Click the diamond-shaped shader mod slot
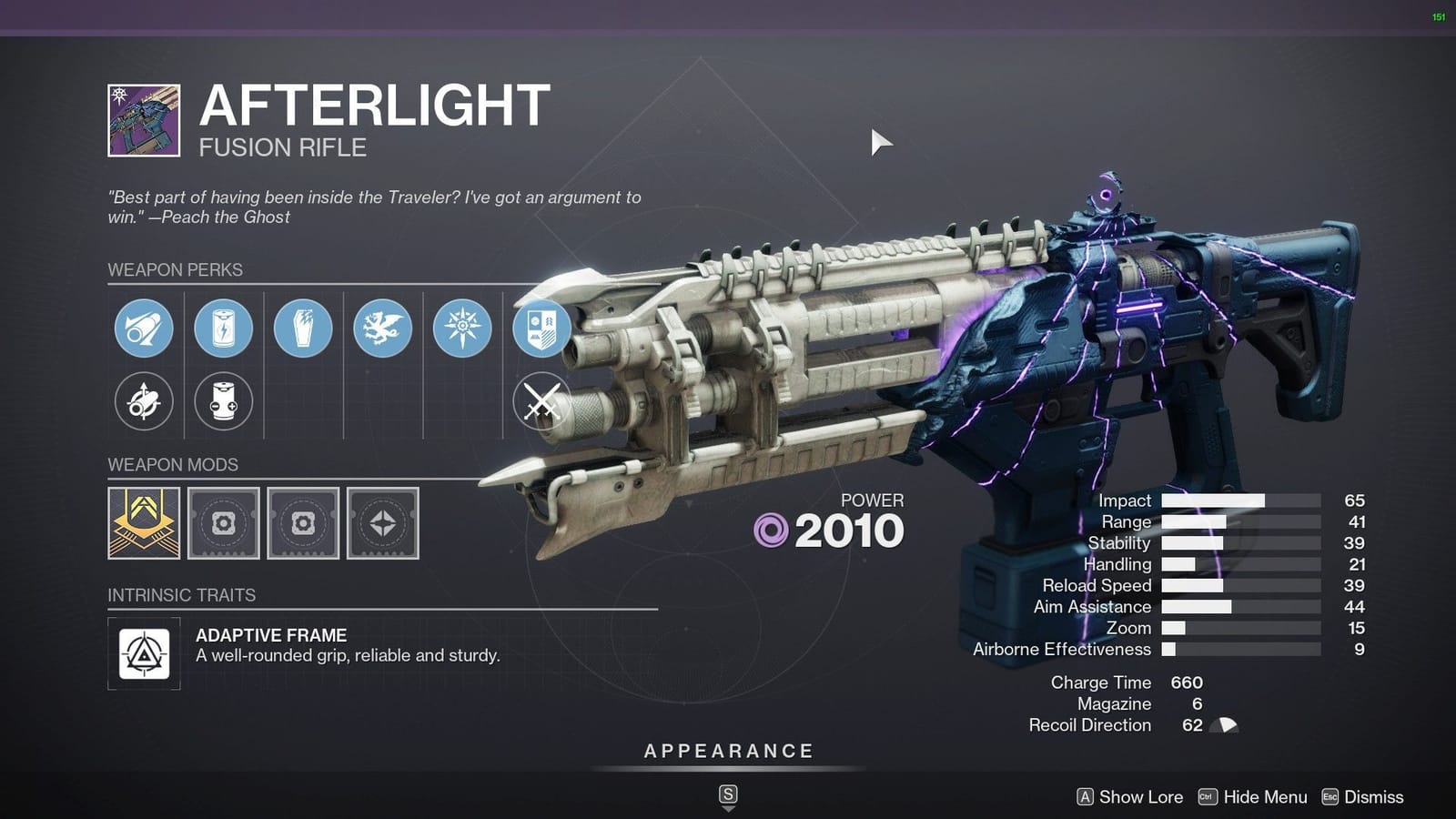 [382, 523]
